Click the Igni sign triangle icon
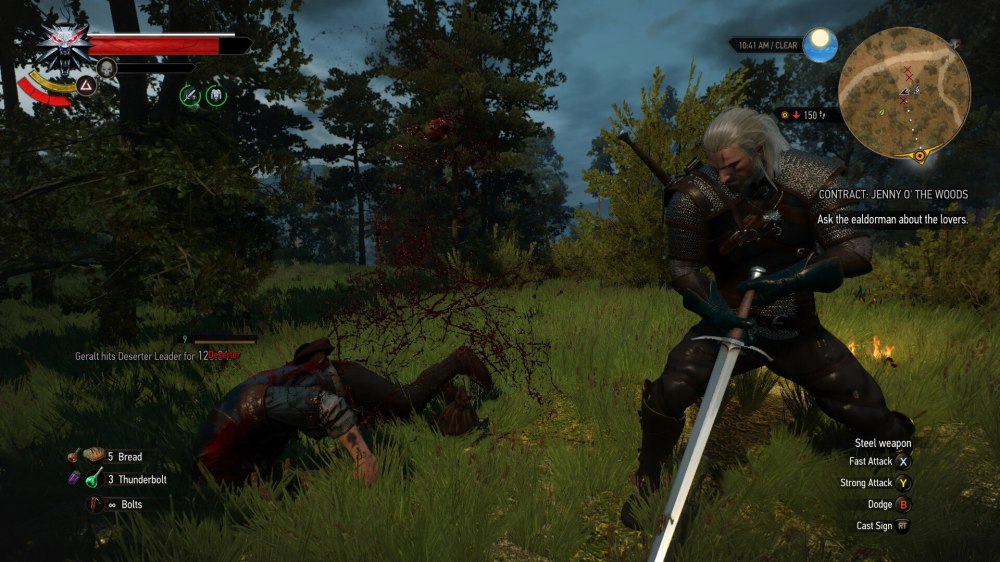Viewport: 1000px width, 562px height. click(x=86, y=85)
